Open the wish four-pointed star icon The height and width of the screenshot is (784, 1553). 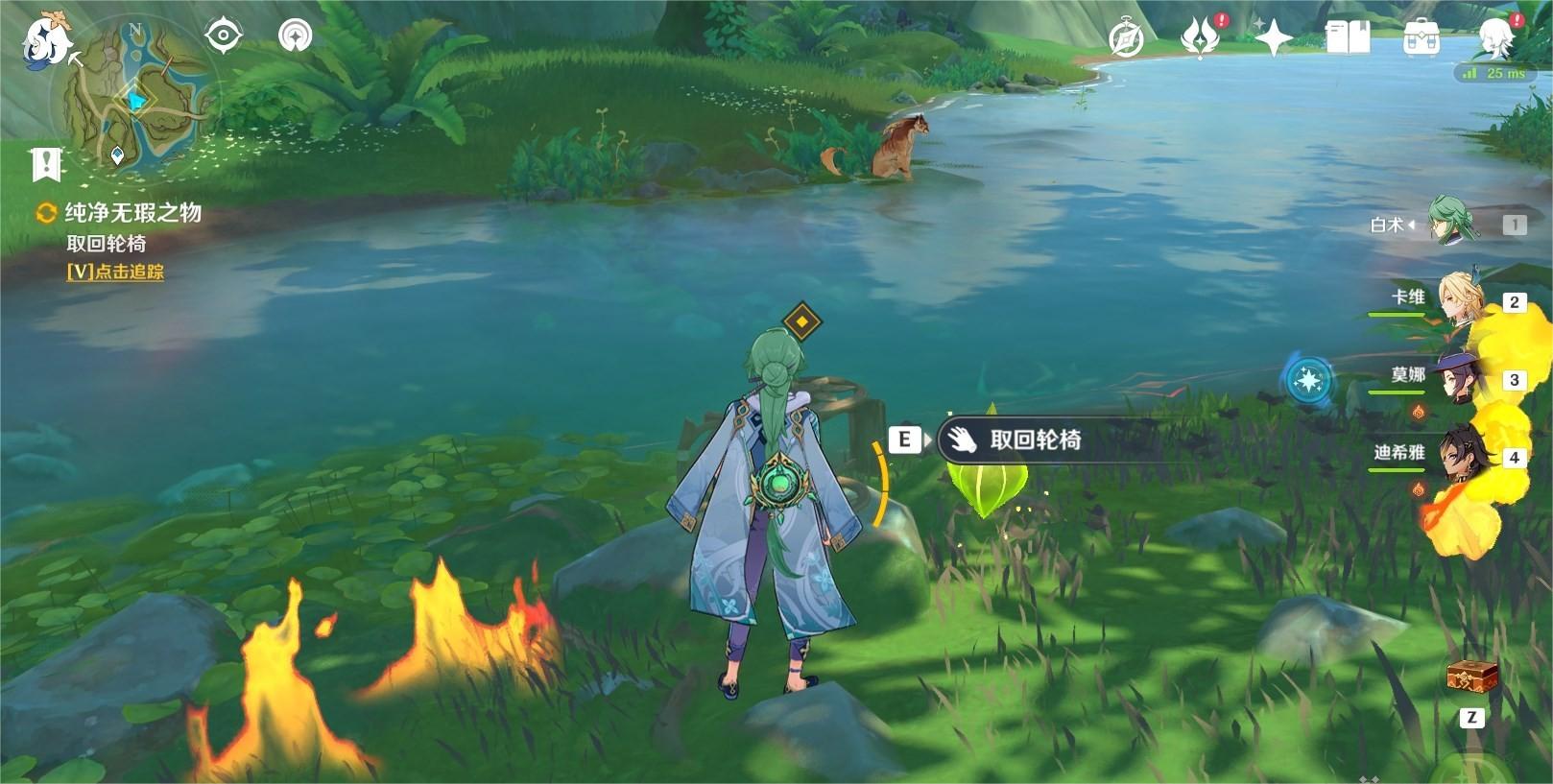tap(1274, 38)
